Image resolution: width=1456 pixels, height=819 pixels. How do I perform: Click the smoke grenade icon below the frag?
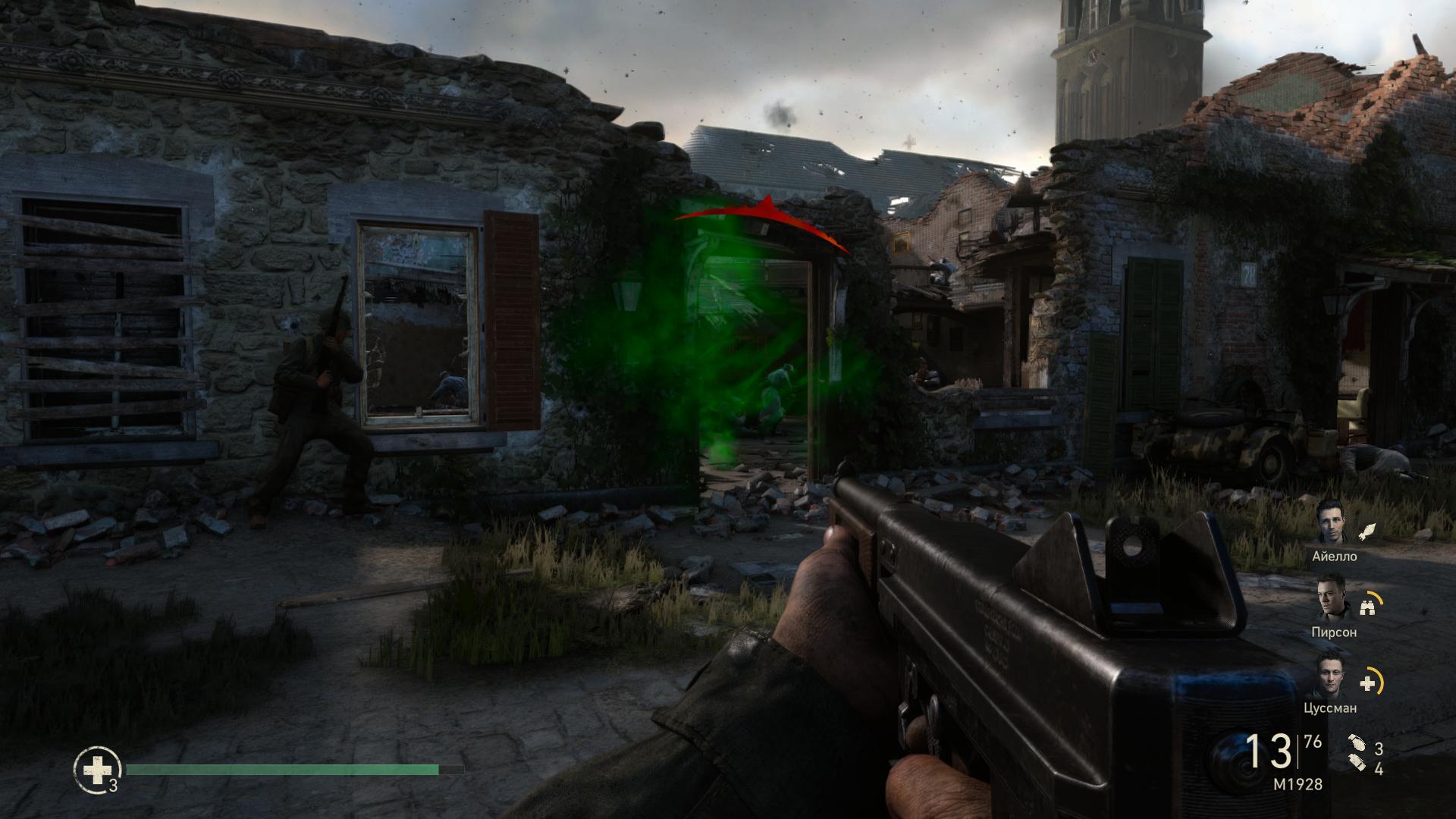click(1356, 764)
